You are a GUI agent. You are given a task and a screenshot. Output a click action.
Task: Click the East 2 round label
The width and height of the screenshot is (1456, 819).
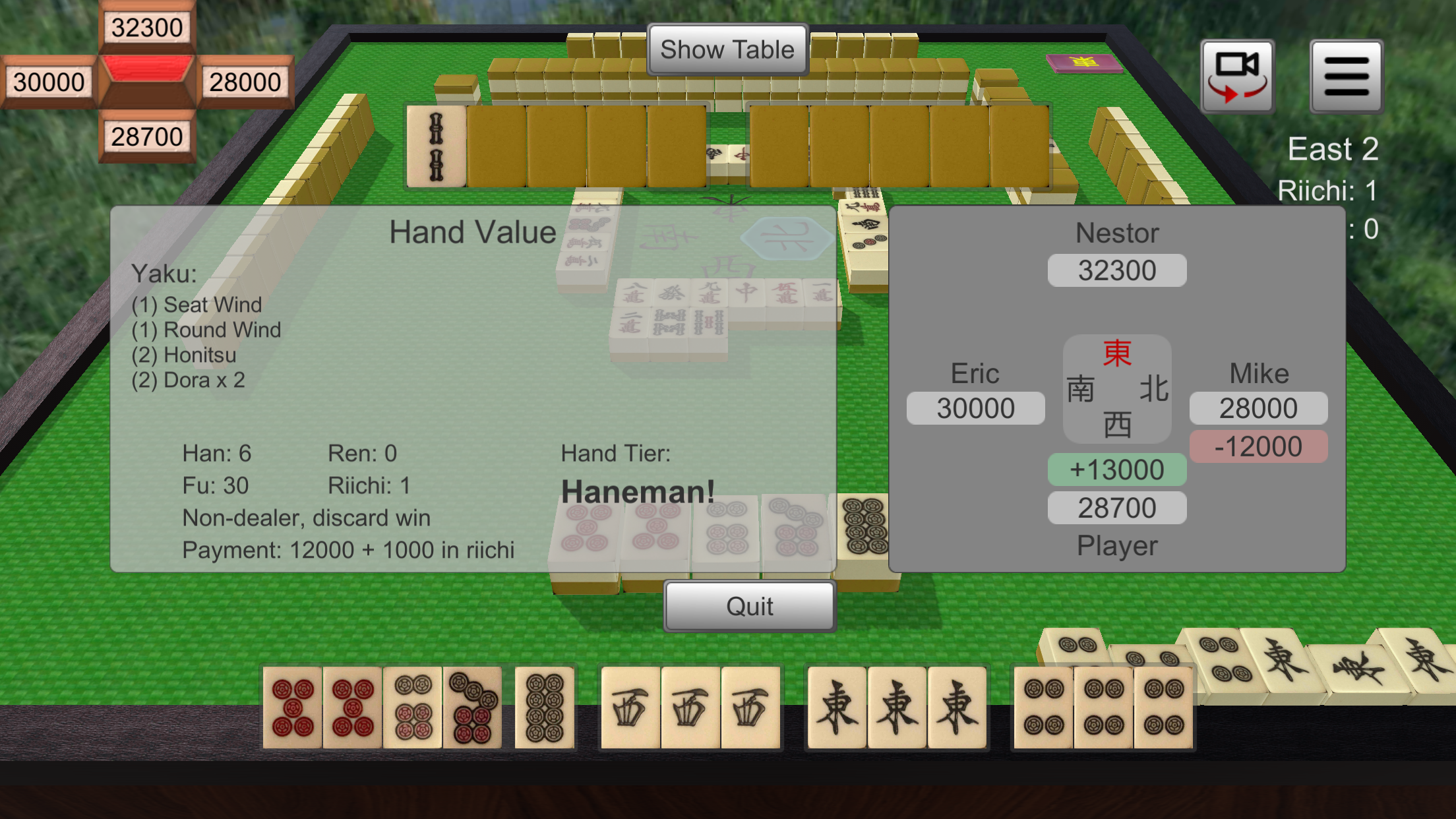pyautogui.click(x=1333, y=148)
